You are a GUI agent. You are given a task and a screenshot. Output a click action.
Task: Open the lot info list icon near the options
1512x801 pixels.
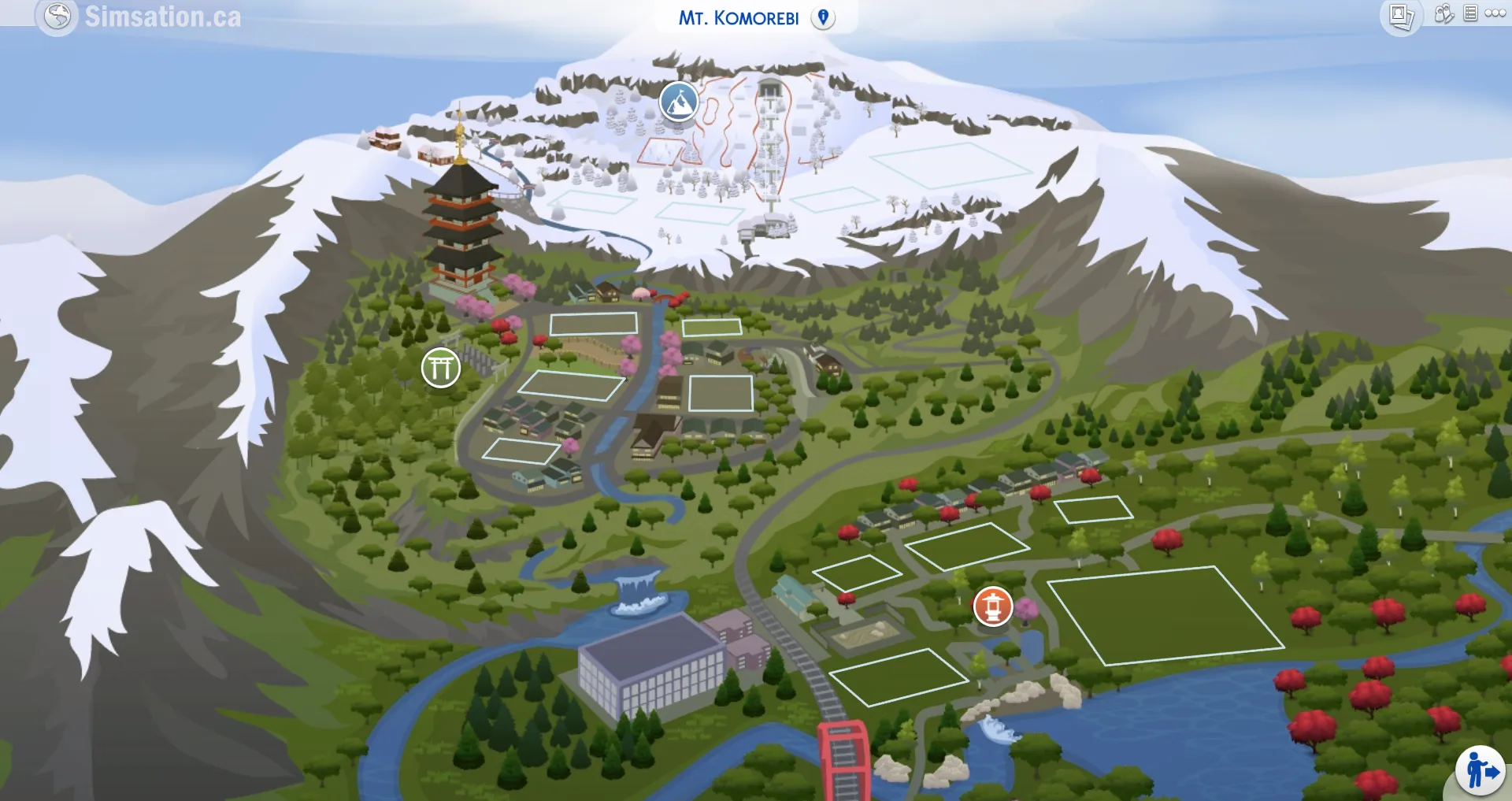tap(1472, 13)
